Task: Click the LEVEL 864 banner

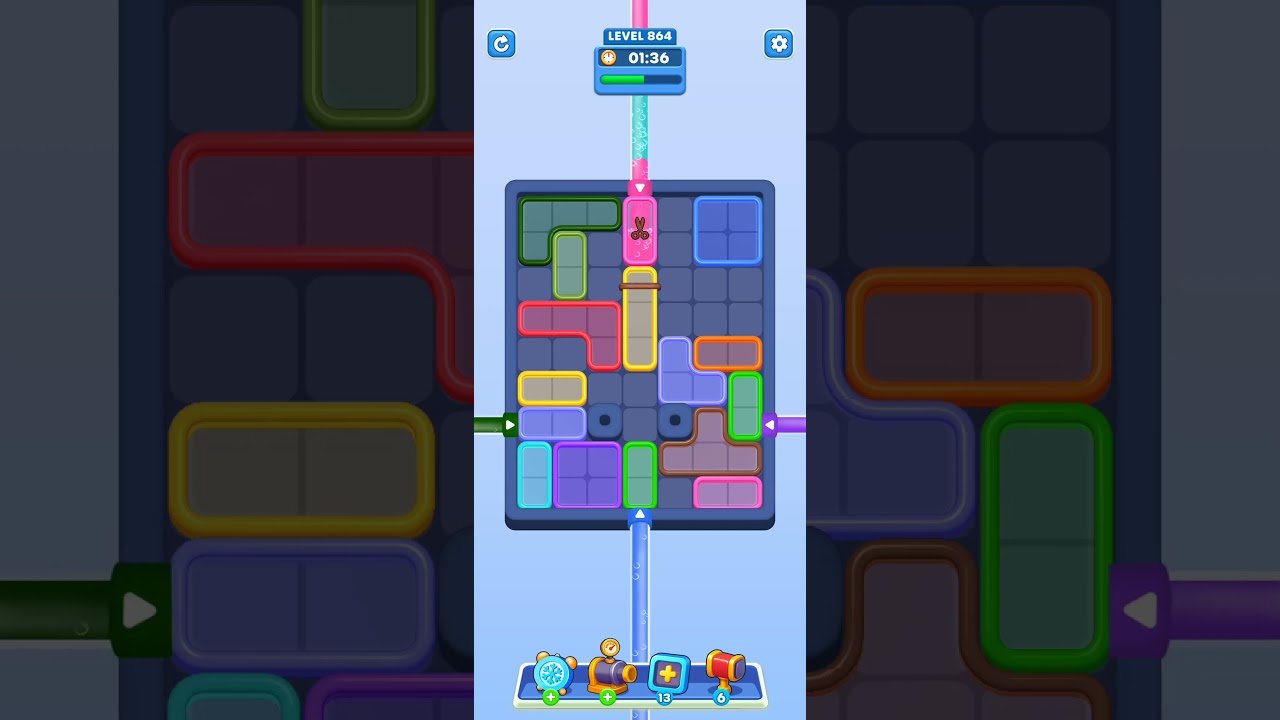Action: click(639, 35)
